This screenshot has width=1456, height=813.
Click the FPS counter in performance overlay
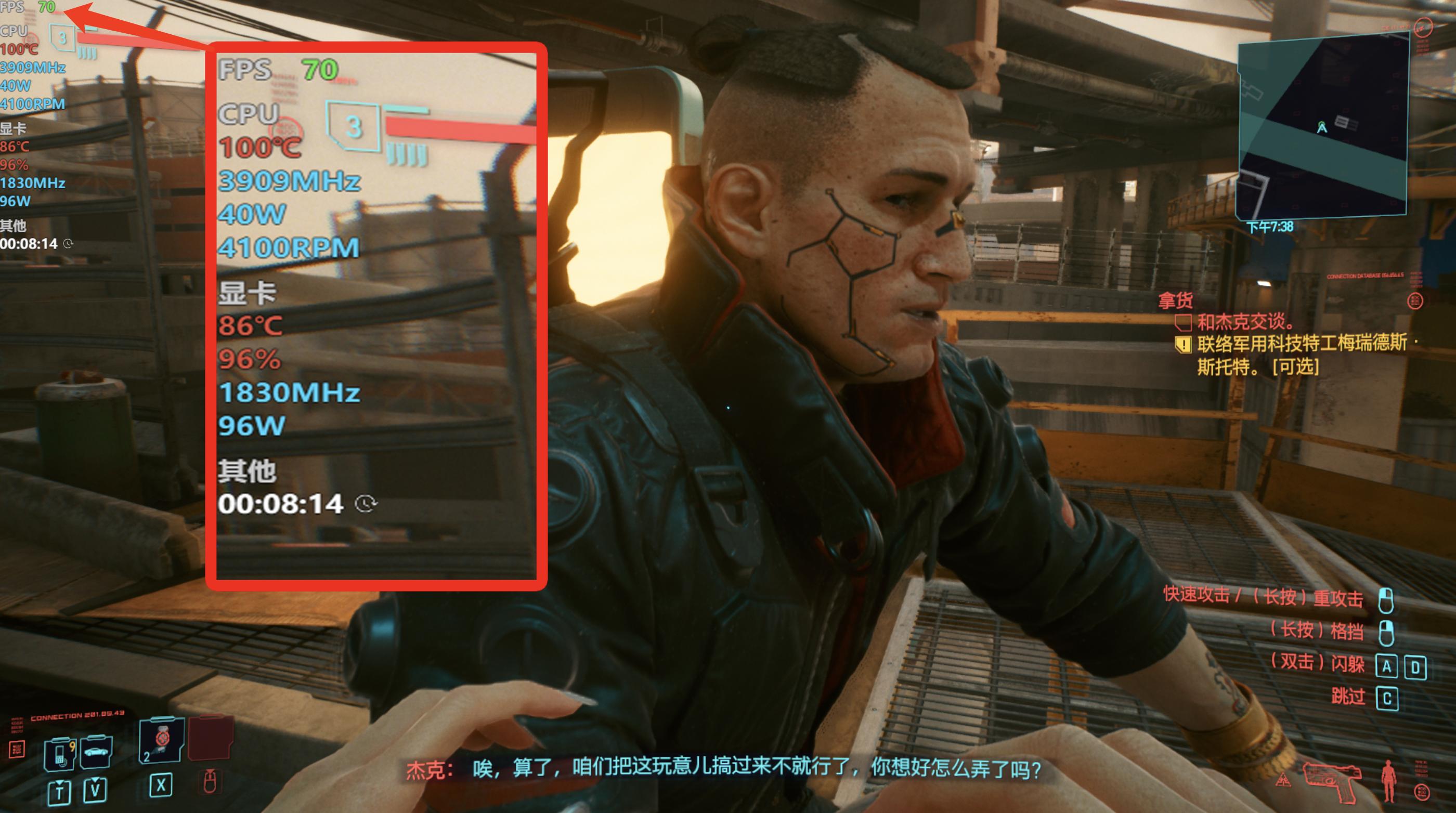tap(28, 7)
